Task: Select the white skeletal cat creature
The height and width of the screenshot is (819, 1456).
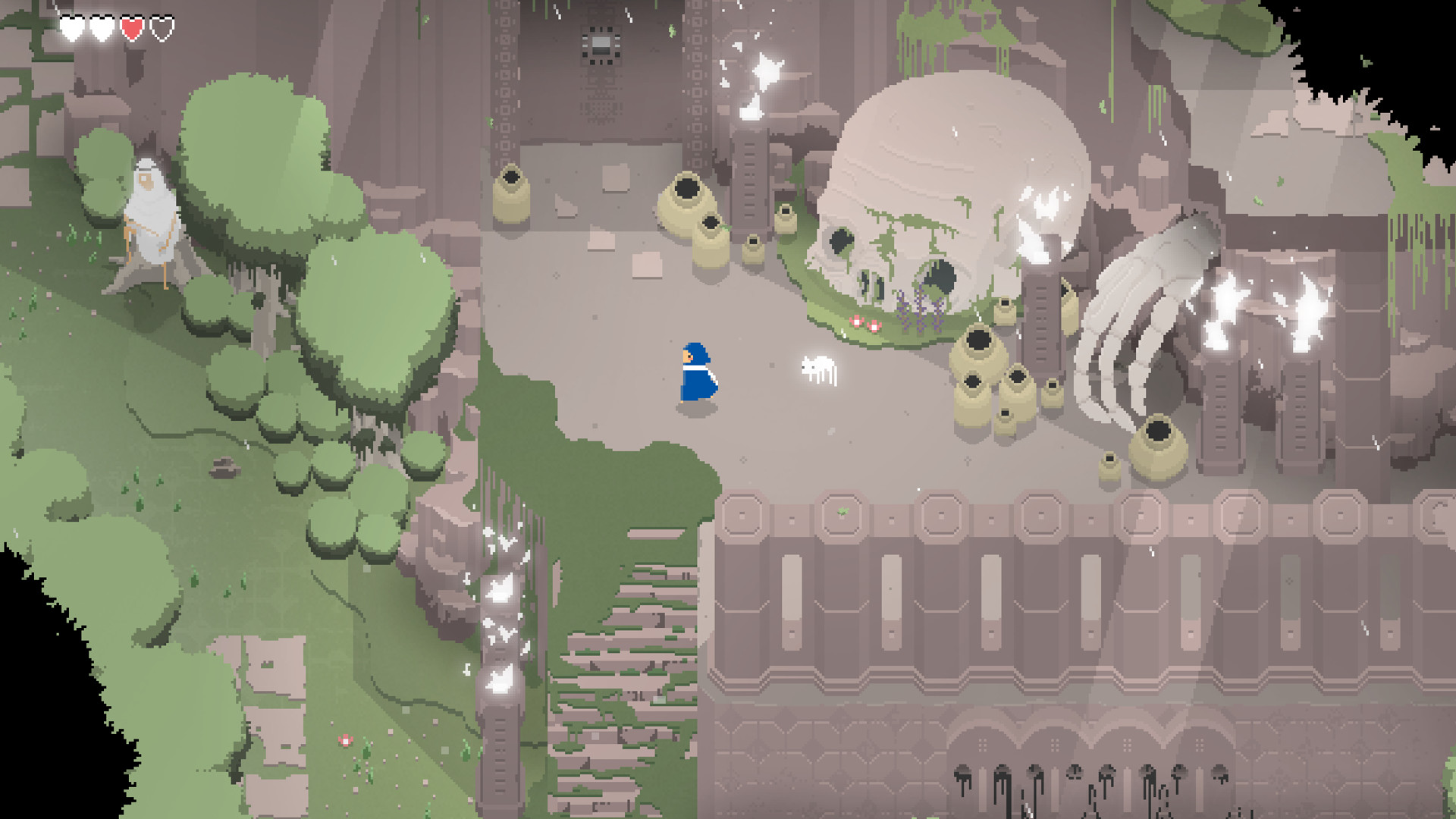Action: [x=819, y=369]
